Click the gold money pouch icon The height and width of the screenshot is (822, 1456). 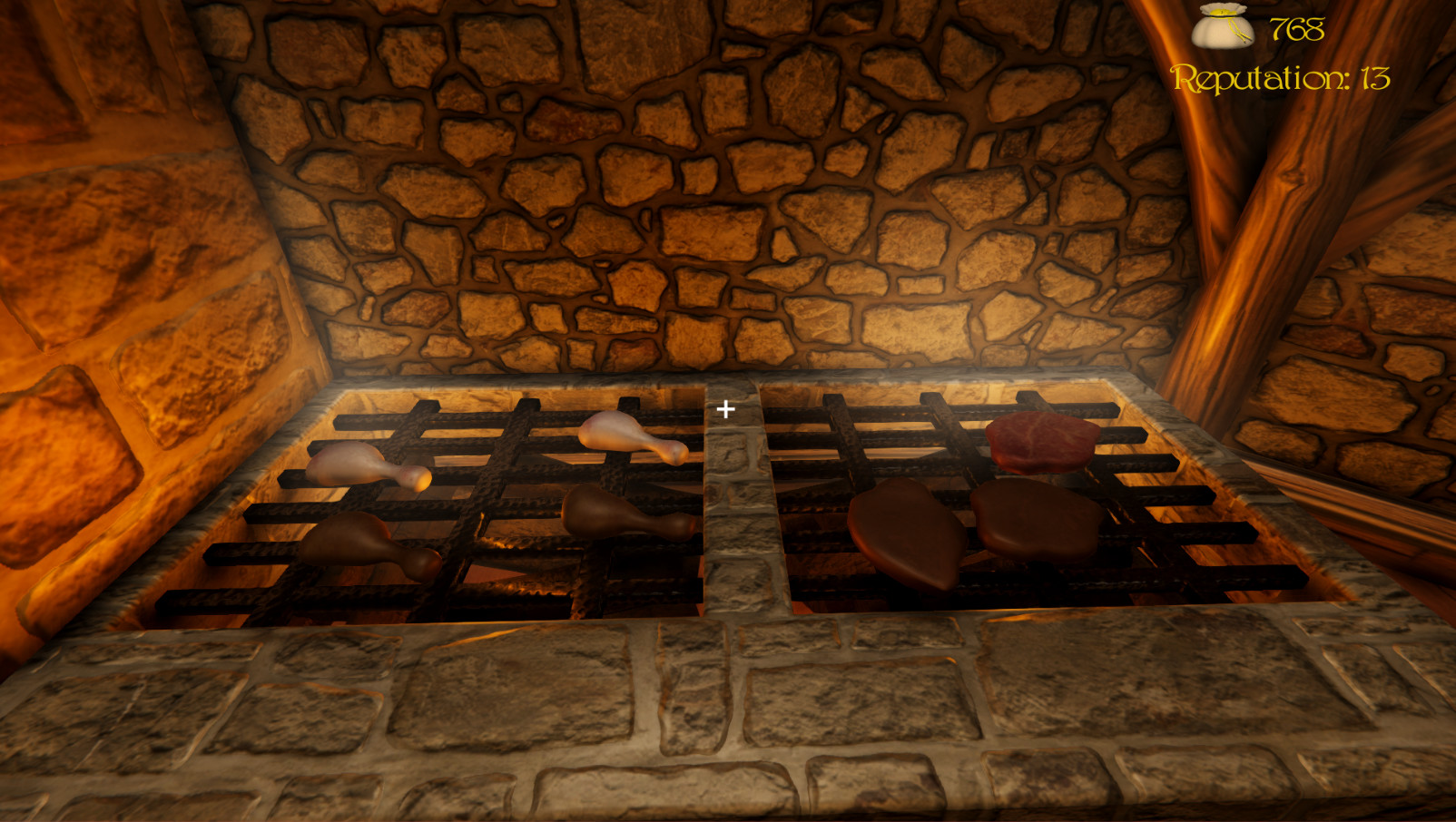pos(1221,27)
